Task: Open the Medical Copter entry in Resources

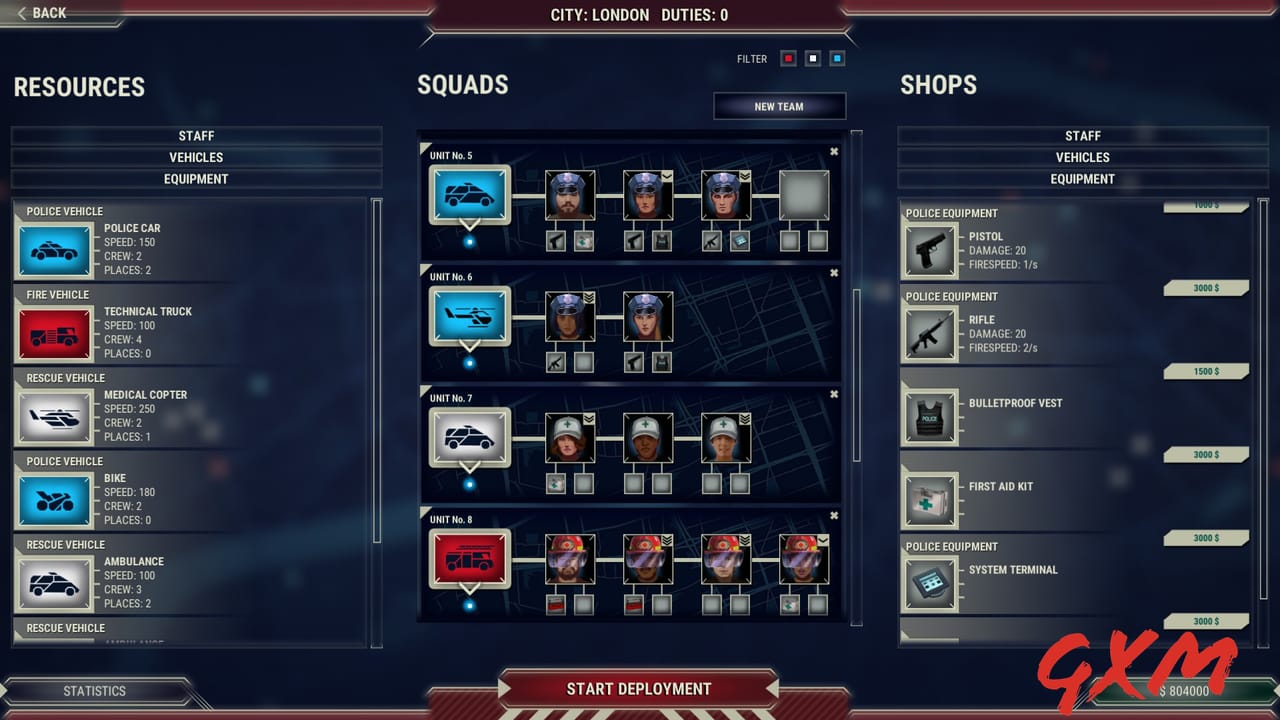Action: point(54,414)
